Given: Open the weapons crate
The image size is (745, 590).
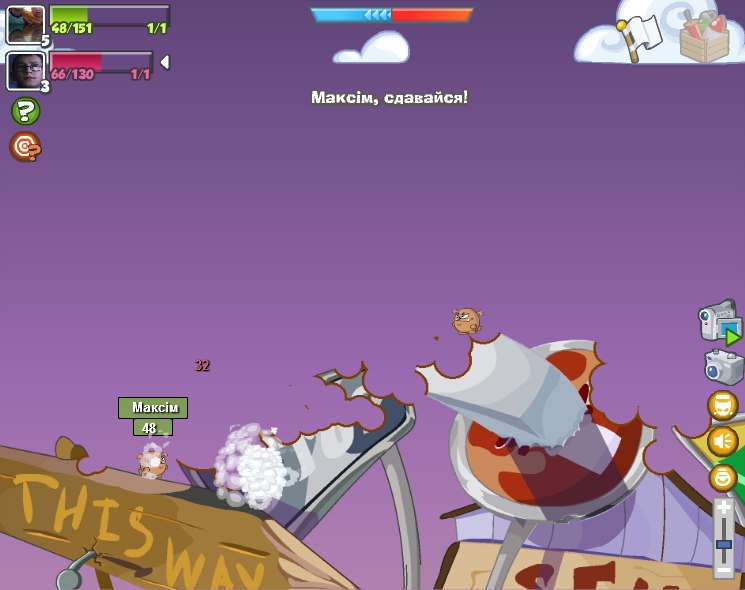Looking at the screenshot, I should (x=704, y=36).
